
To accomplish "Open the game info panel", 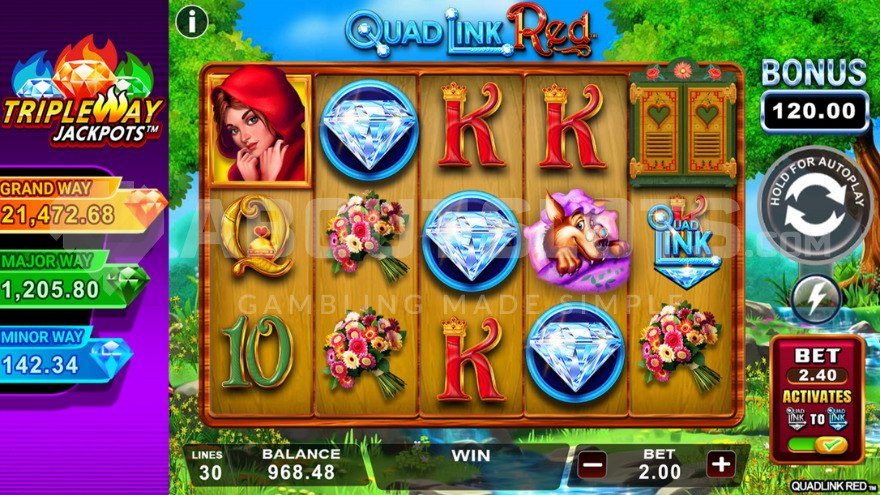I will coord(191,20).
